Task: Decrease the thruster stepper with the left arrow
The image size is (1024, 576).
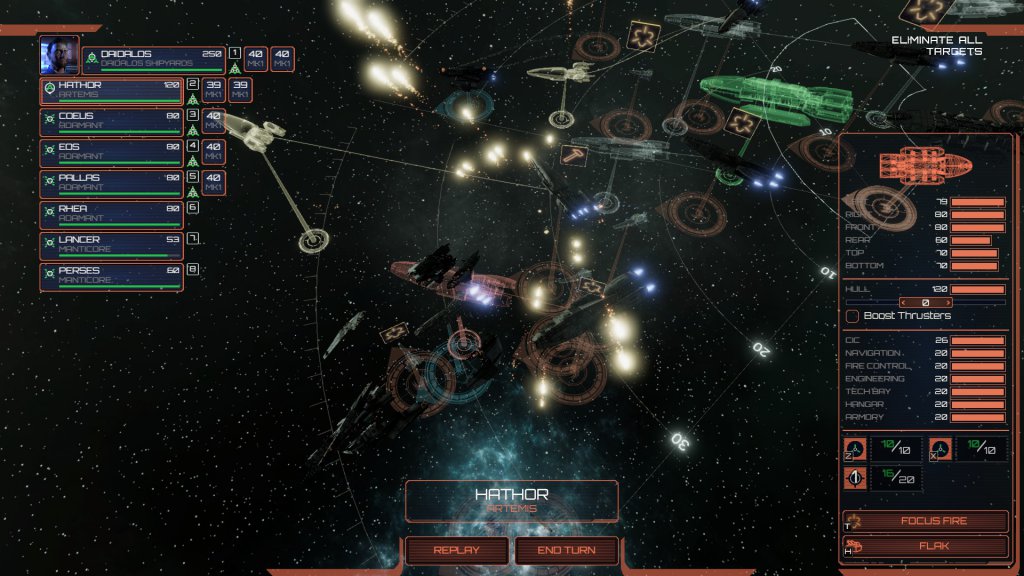Action: click(x=904, y=302)
